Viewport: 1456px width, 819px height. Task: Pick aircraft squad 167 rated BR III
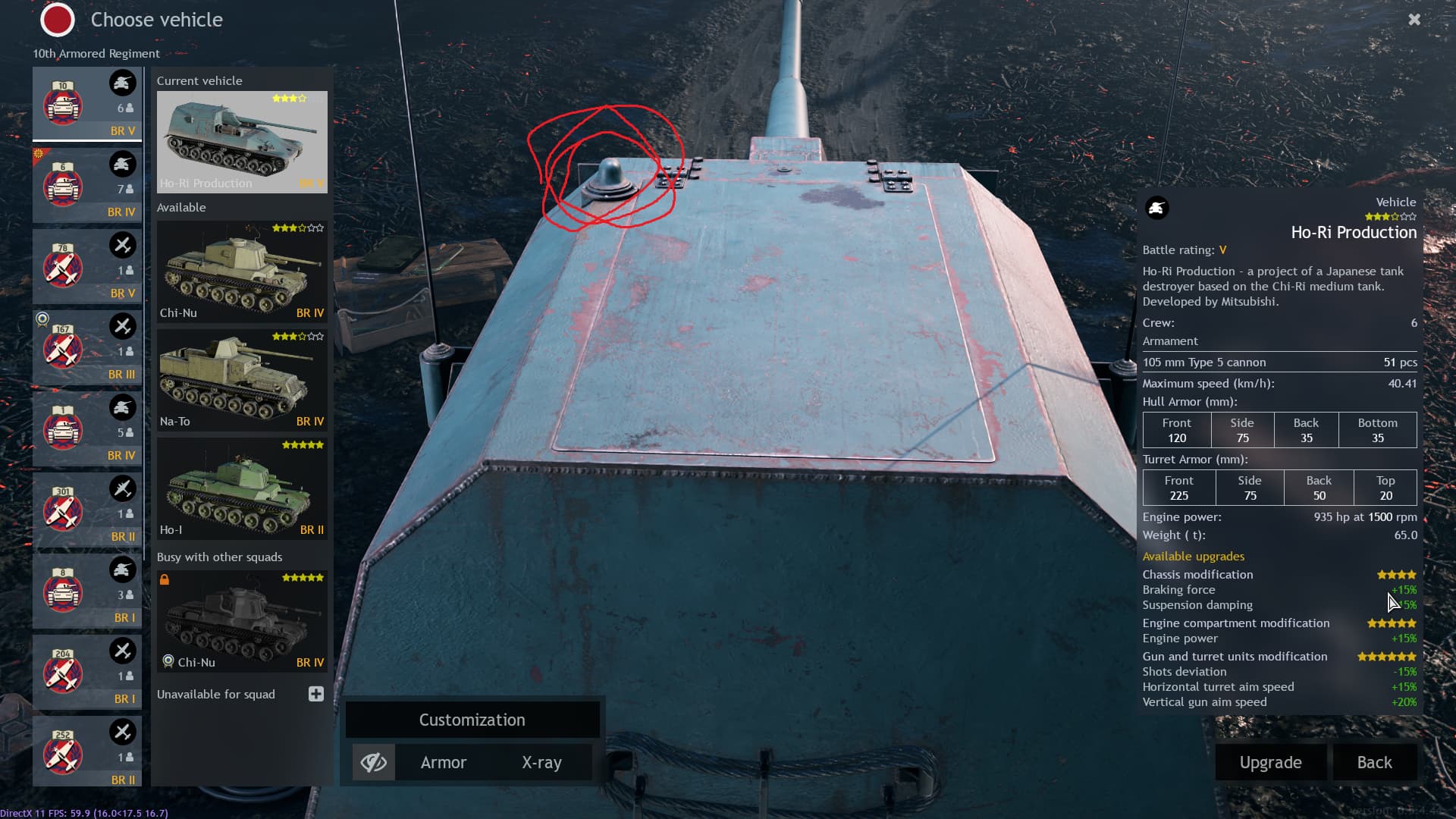click(x=87, y=347)
